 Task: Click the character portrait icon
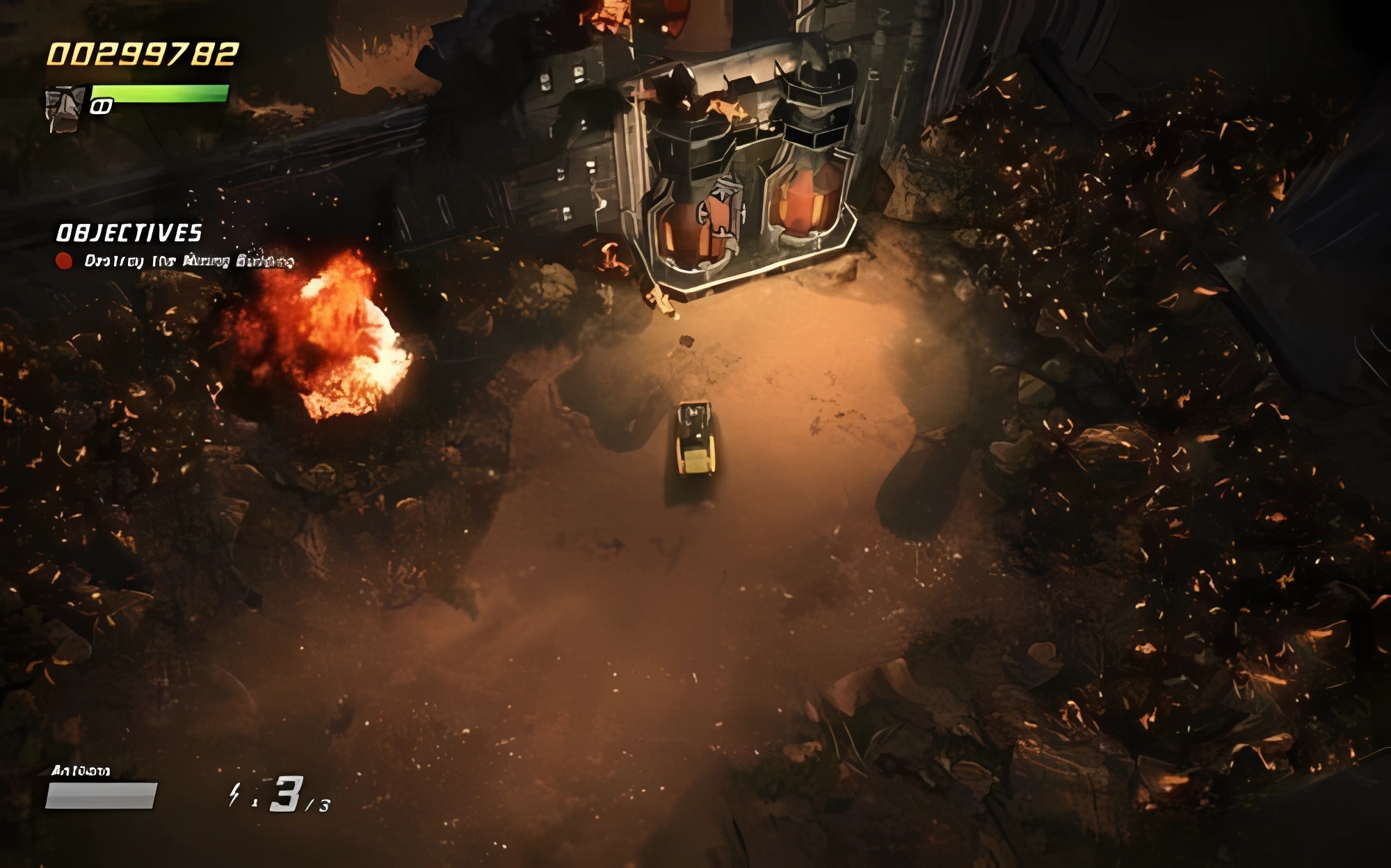click(x=64, y=108)
